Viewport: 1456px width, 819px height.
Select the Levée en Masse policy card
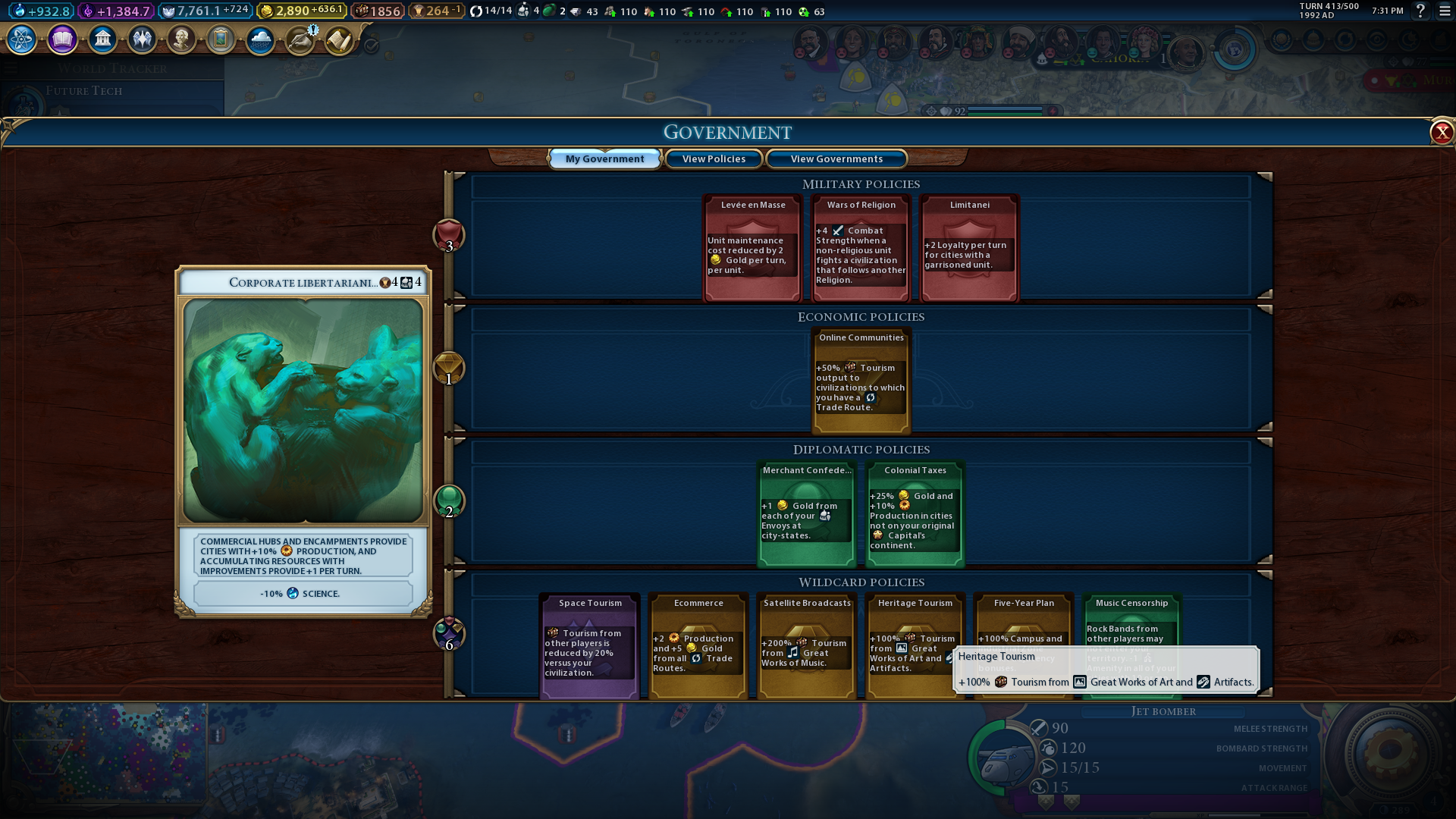point(752,249)
